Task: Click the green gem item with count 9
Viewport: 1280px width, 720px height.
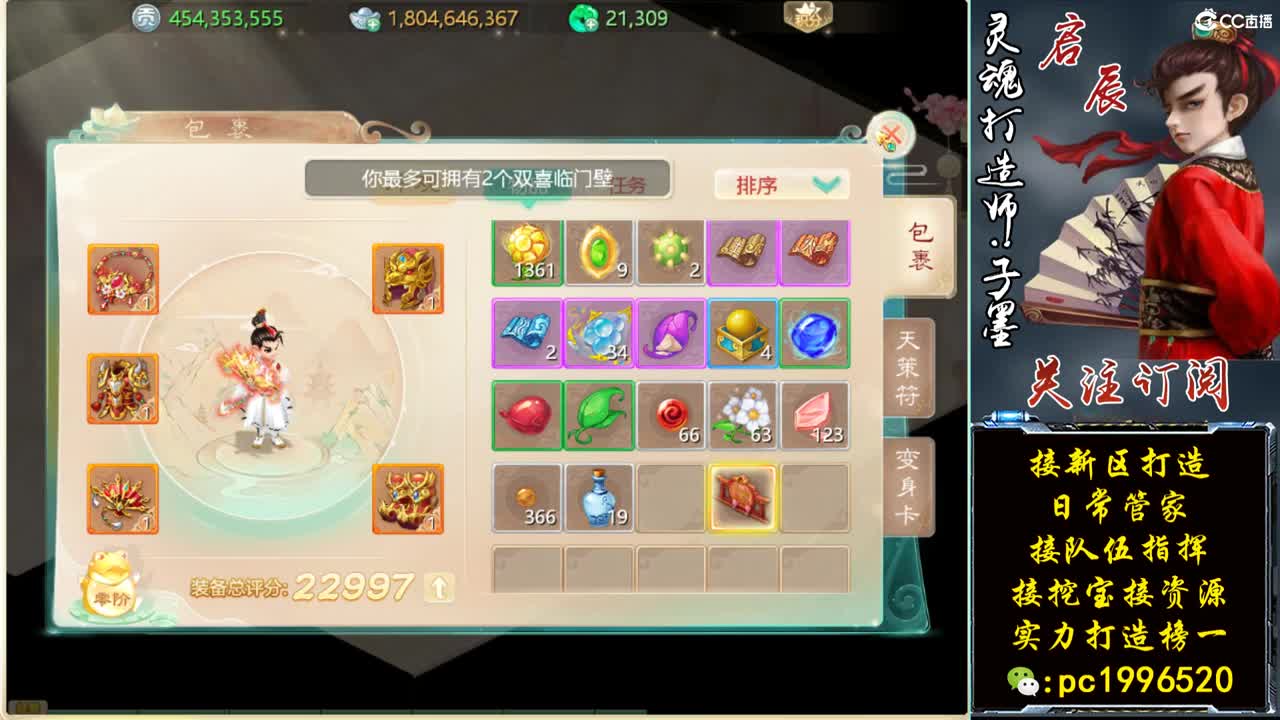Action: tap(599, 253)
